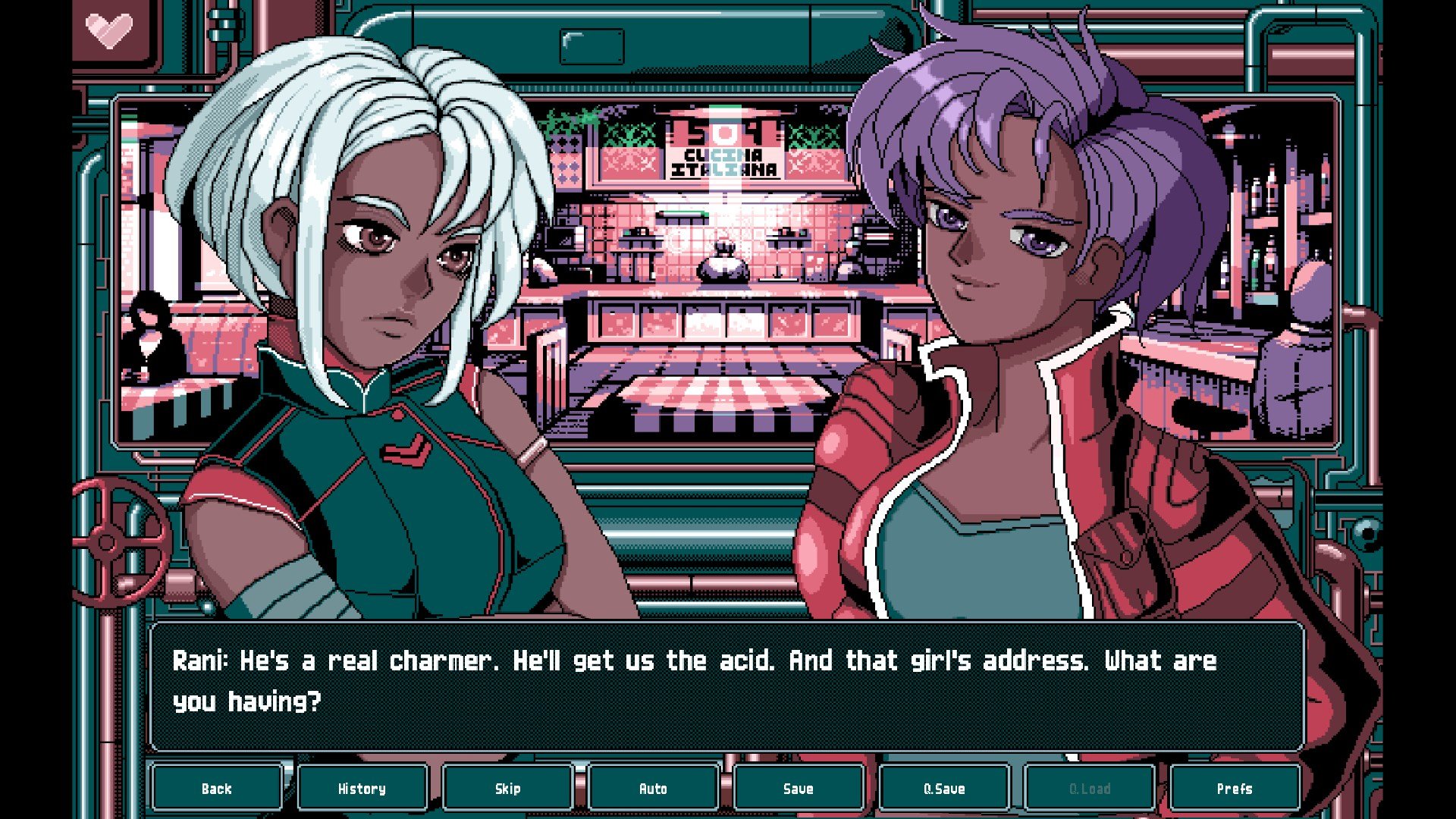Open the History dialogue log
The image size is (1456, 819).
pos(362,789)
